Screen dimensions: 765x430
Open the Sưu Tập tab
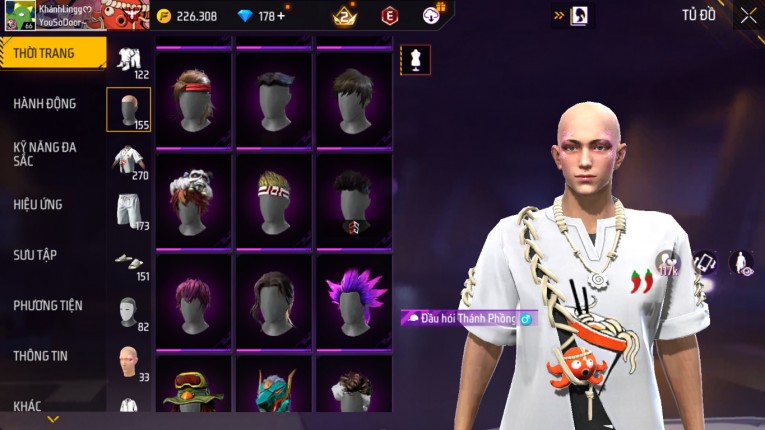point(35,254)
